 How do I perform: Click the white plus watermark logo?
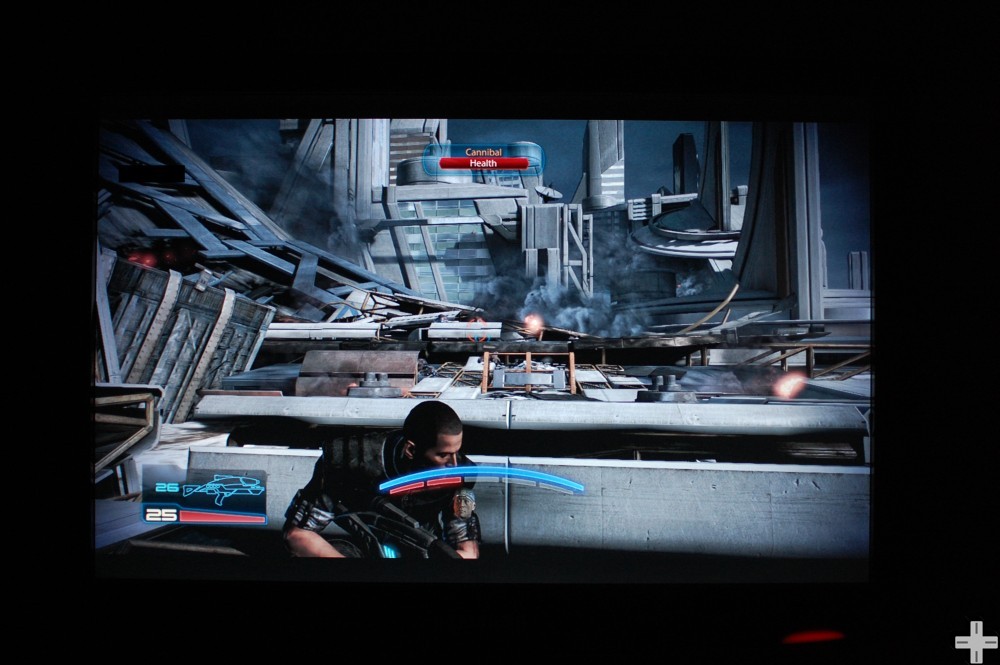[975, 641]
